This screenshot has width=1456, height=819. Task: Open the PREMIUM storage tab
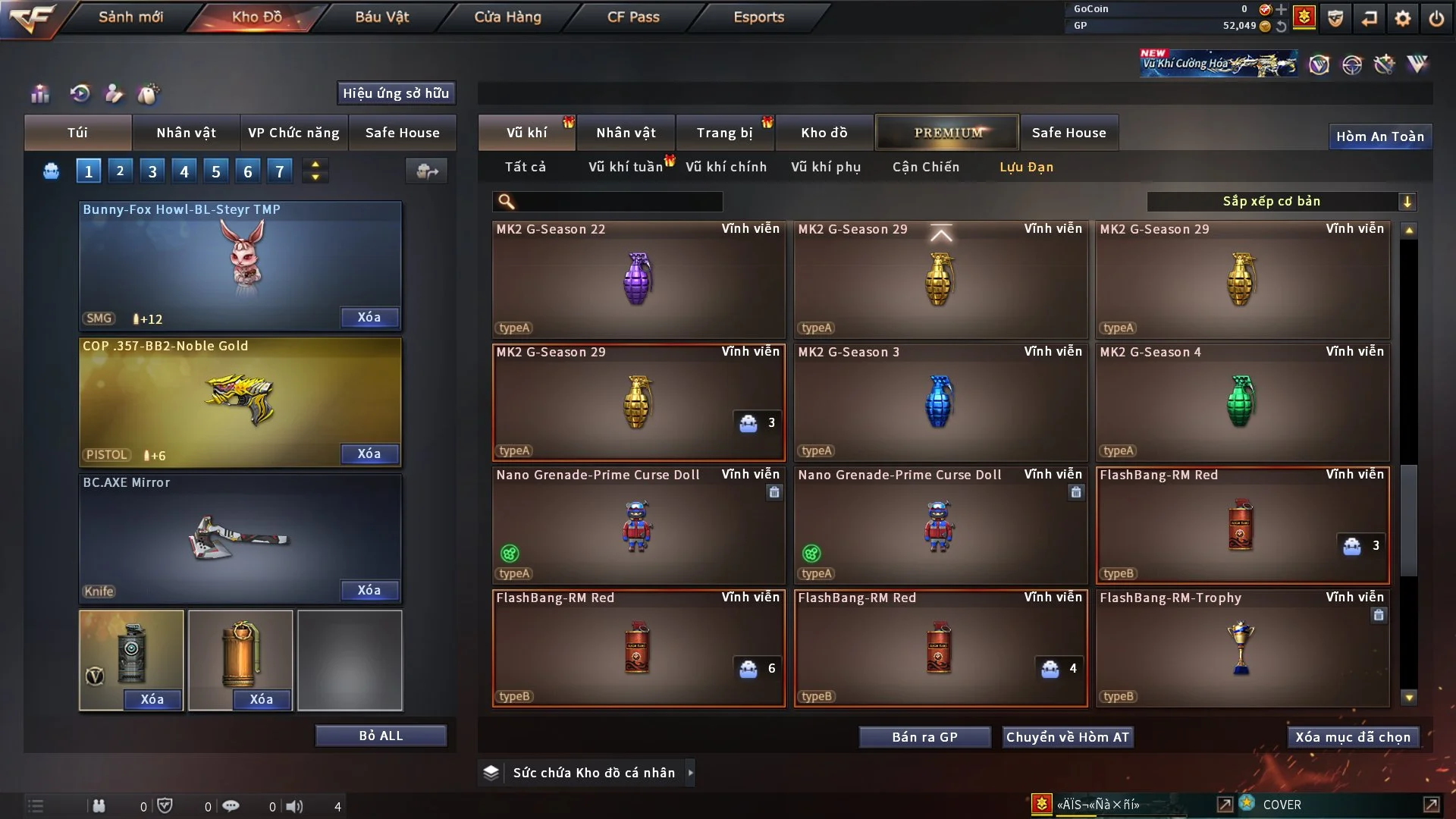(x=948, y=133)
